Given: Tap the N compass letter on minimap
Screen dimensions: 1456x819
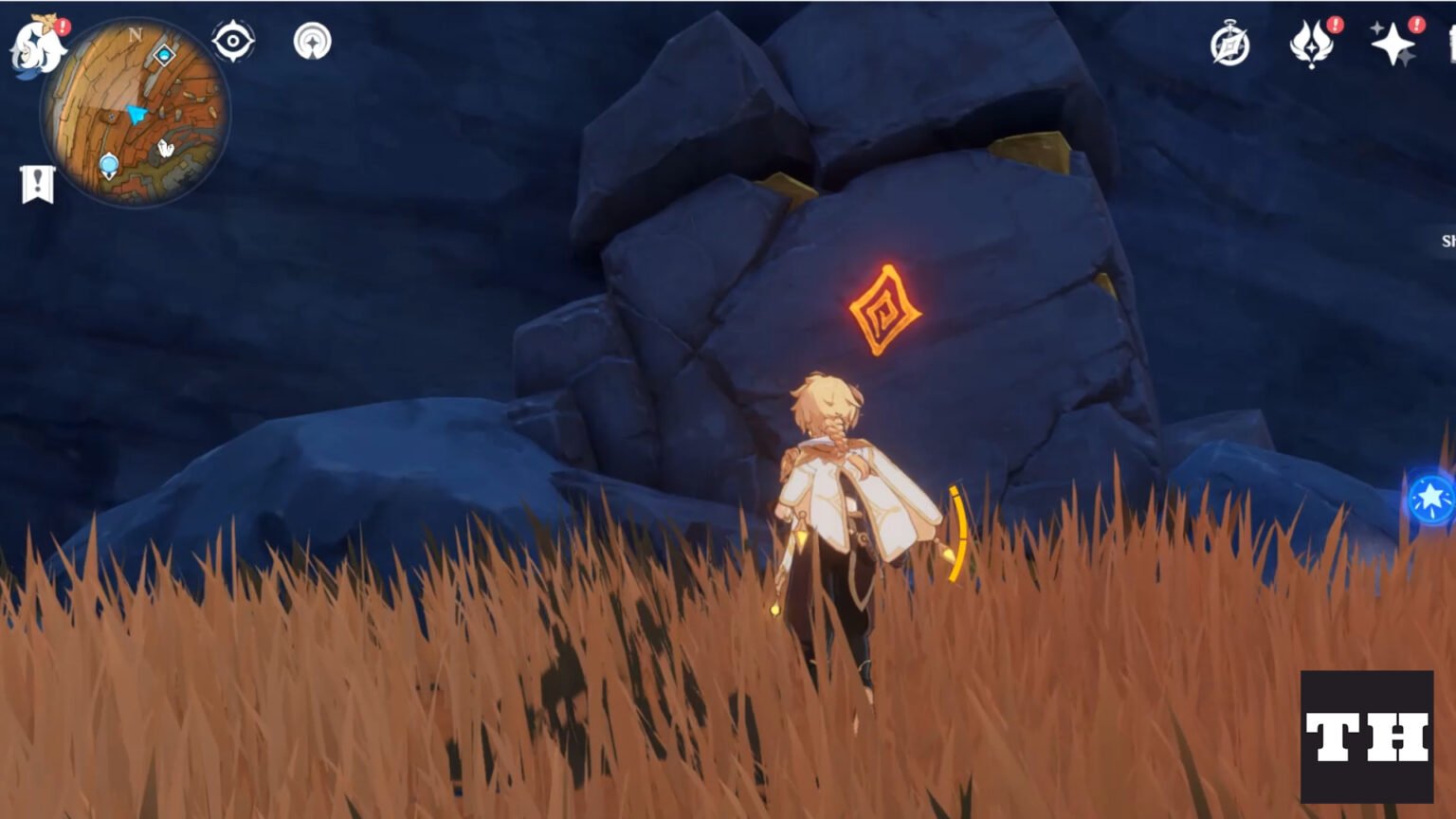Looking at the screenshot, I should click(135, 35).
